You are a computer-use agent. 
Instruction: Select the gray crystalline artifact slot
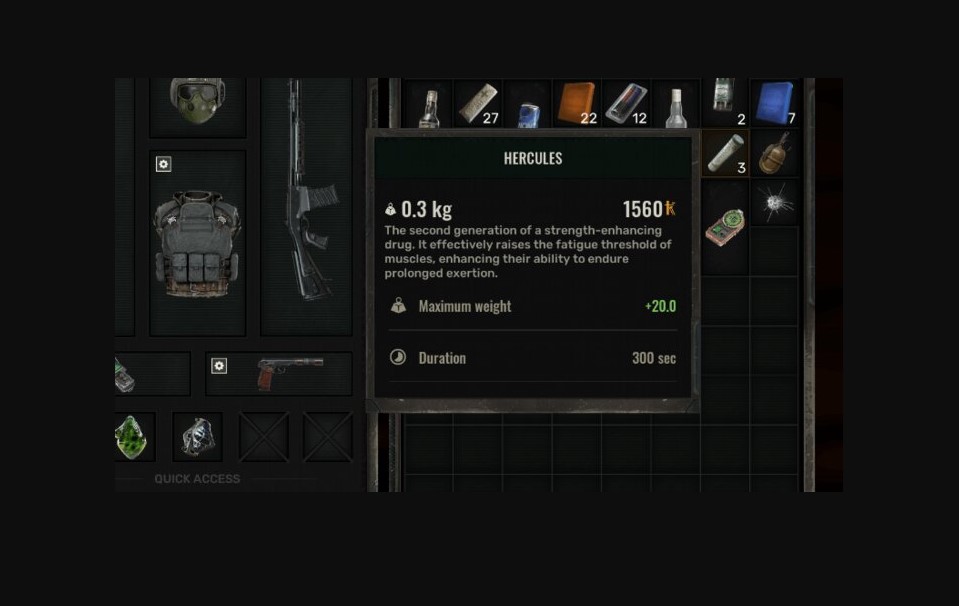click(197, 437)
